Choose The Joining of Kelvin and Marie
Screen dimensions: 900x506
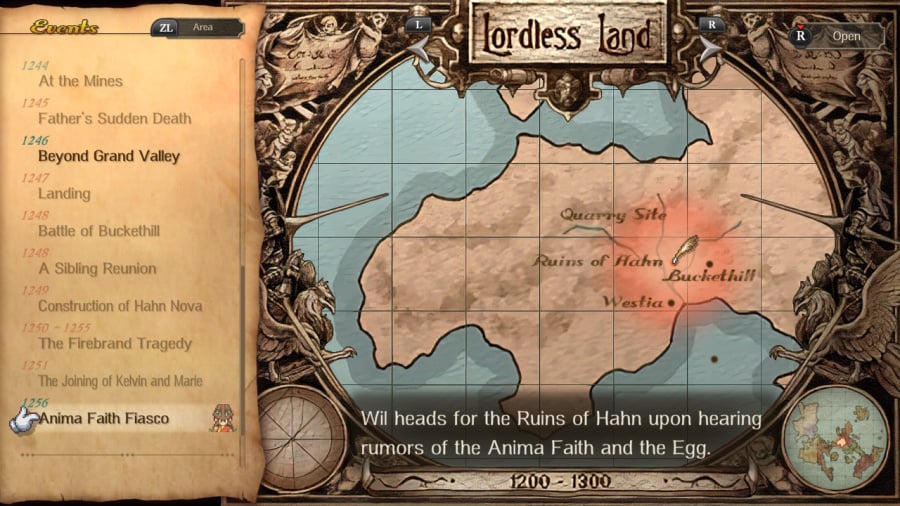click(120, 381)
